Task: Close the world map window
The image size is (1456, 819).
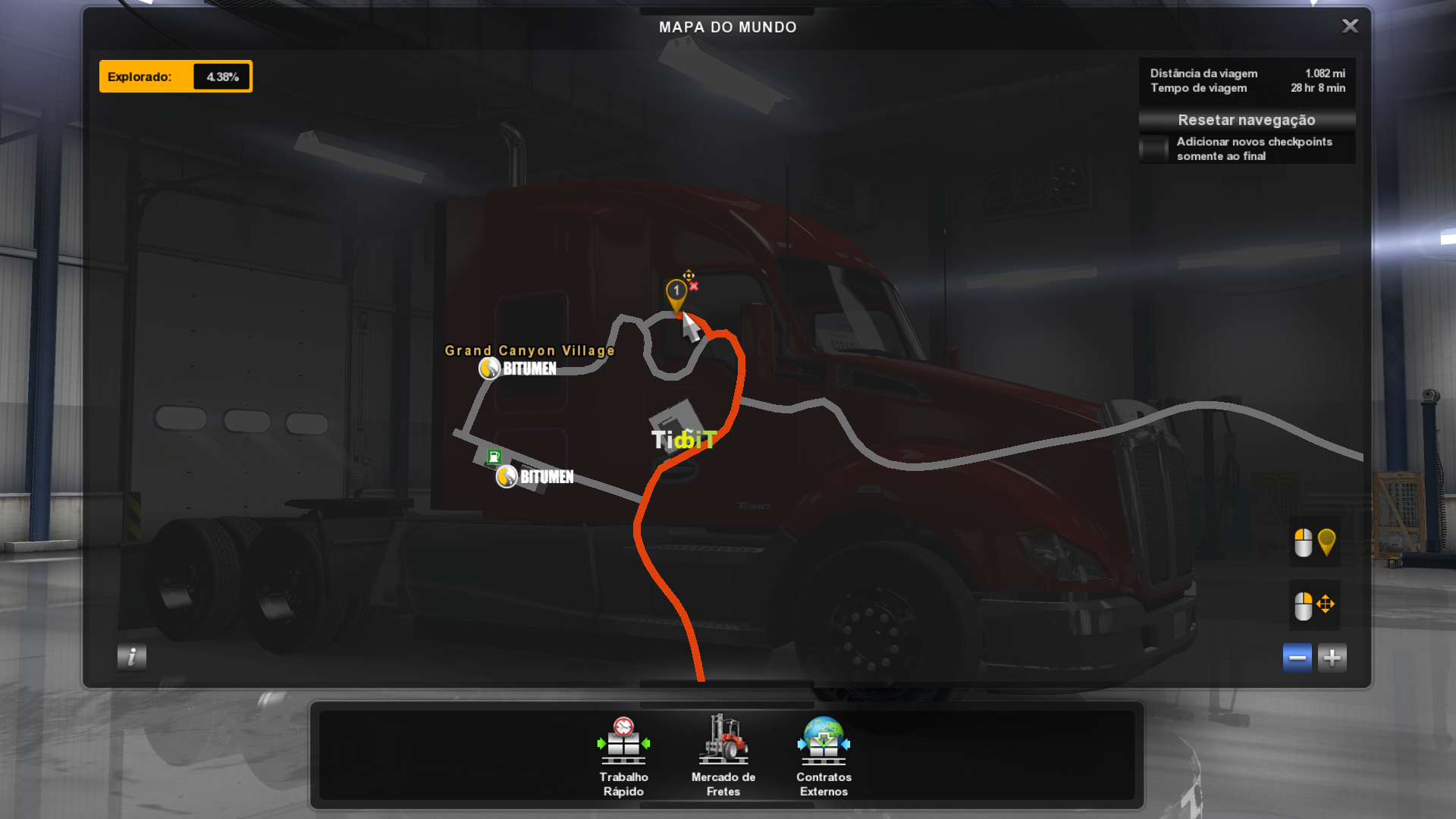Action: coord(1350,27)
